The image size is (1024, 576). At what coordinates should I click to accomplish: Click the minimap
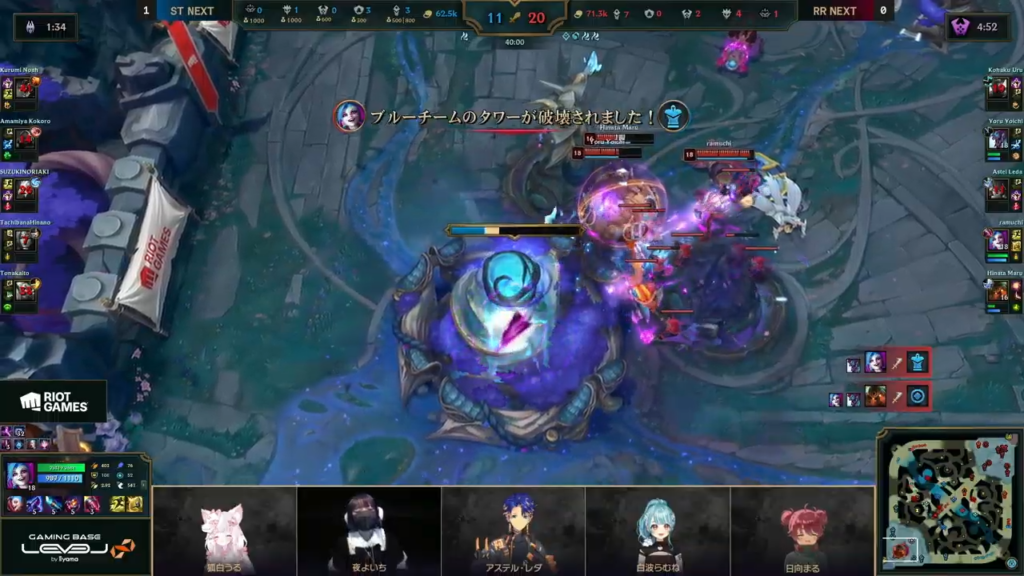coord(949,502)
